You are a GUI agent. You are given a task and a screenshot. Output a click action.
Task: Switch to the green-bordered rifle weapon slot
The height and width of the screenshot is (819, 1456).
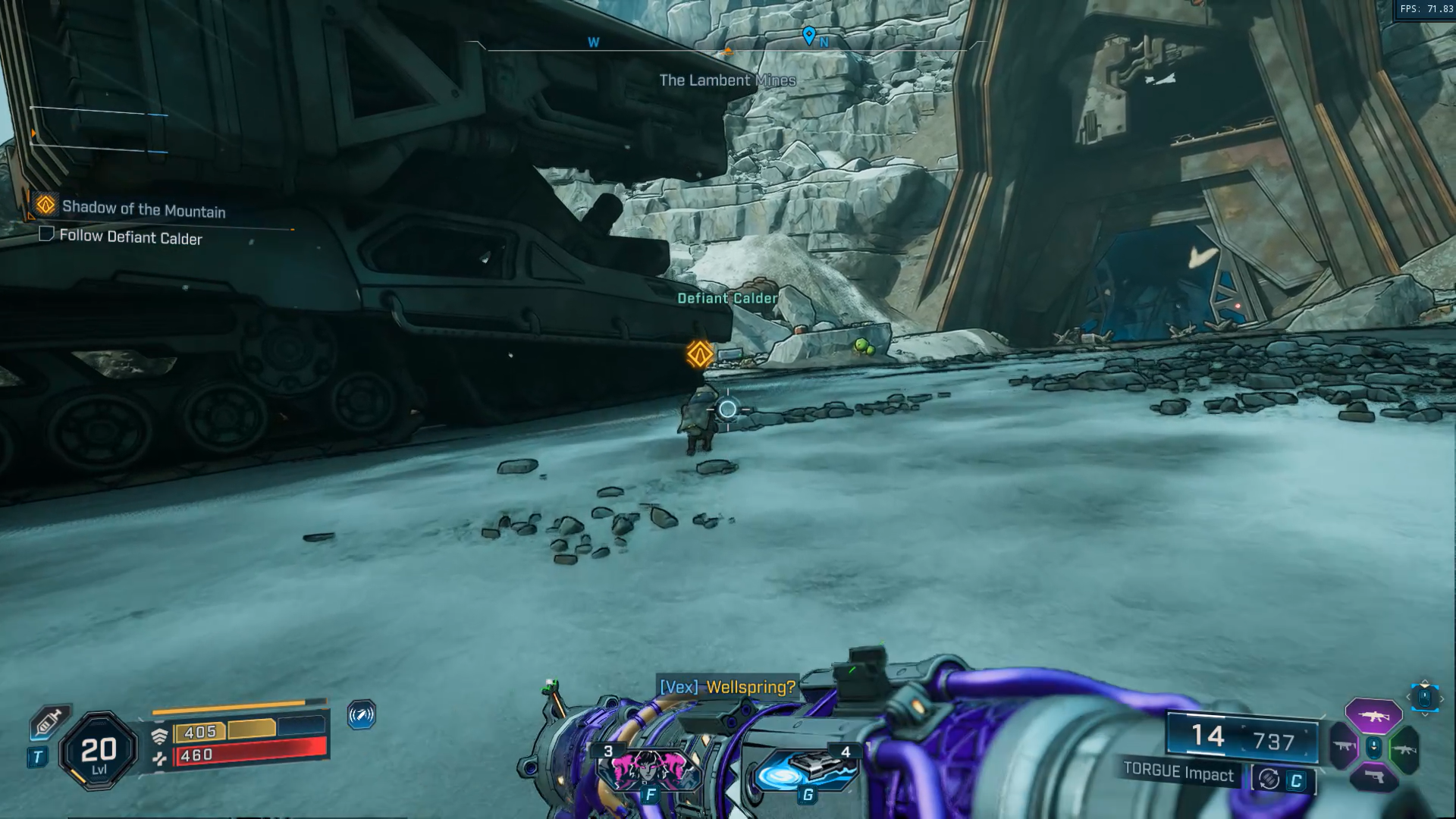(1404, 749)
